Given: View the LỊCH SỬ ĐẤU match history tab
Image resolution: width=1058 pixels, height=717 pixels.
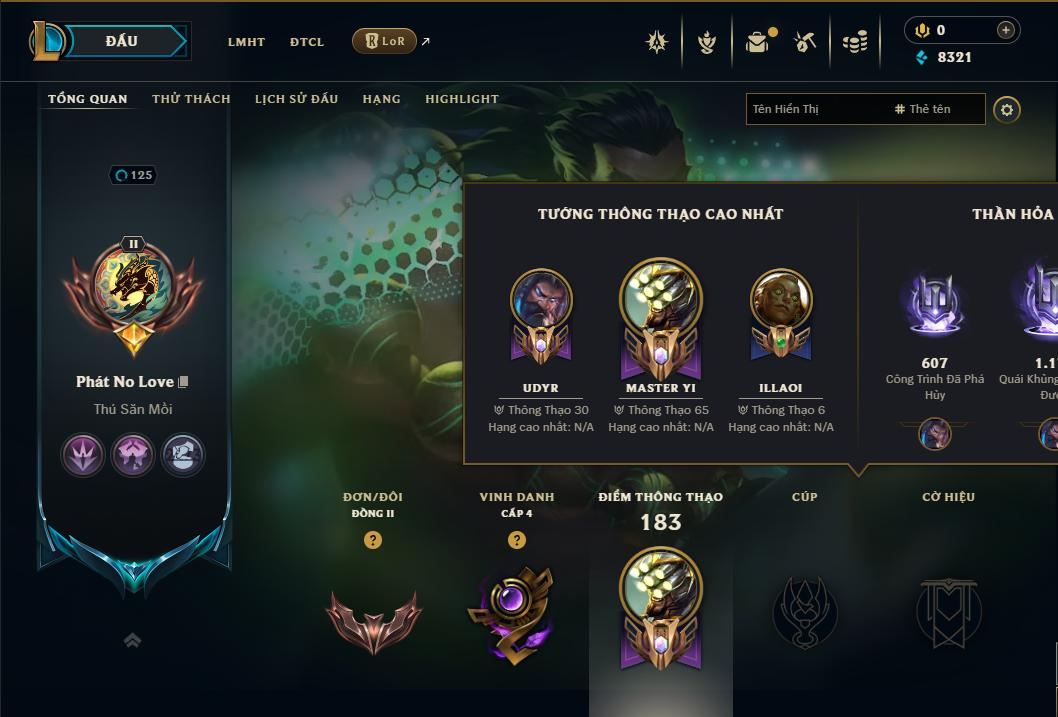Looking at the screenshot, I should click(x=296, y=99).
